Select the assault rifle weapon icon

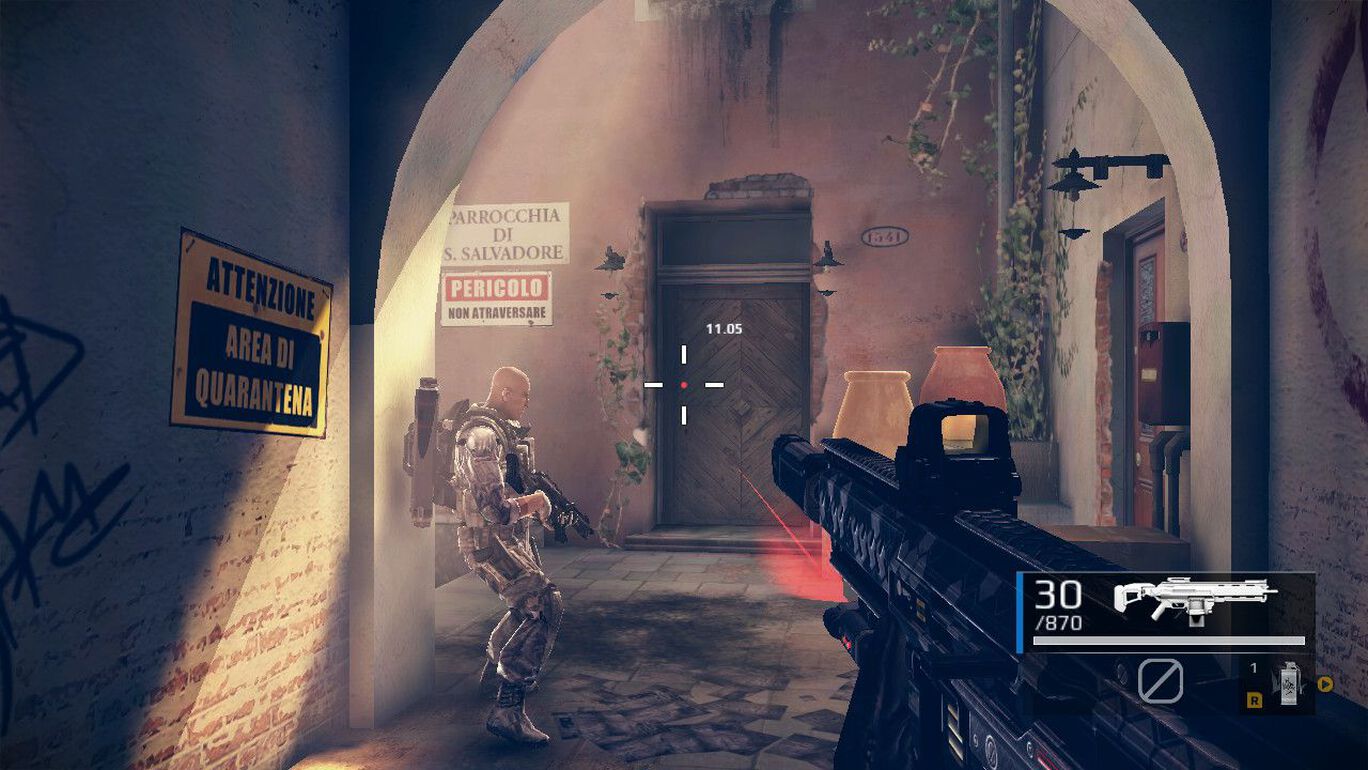(1194, 600)
